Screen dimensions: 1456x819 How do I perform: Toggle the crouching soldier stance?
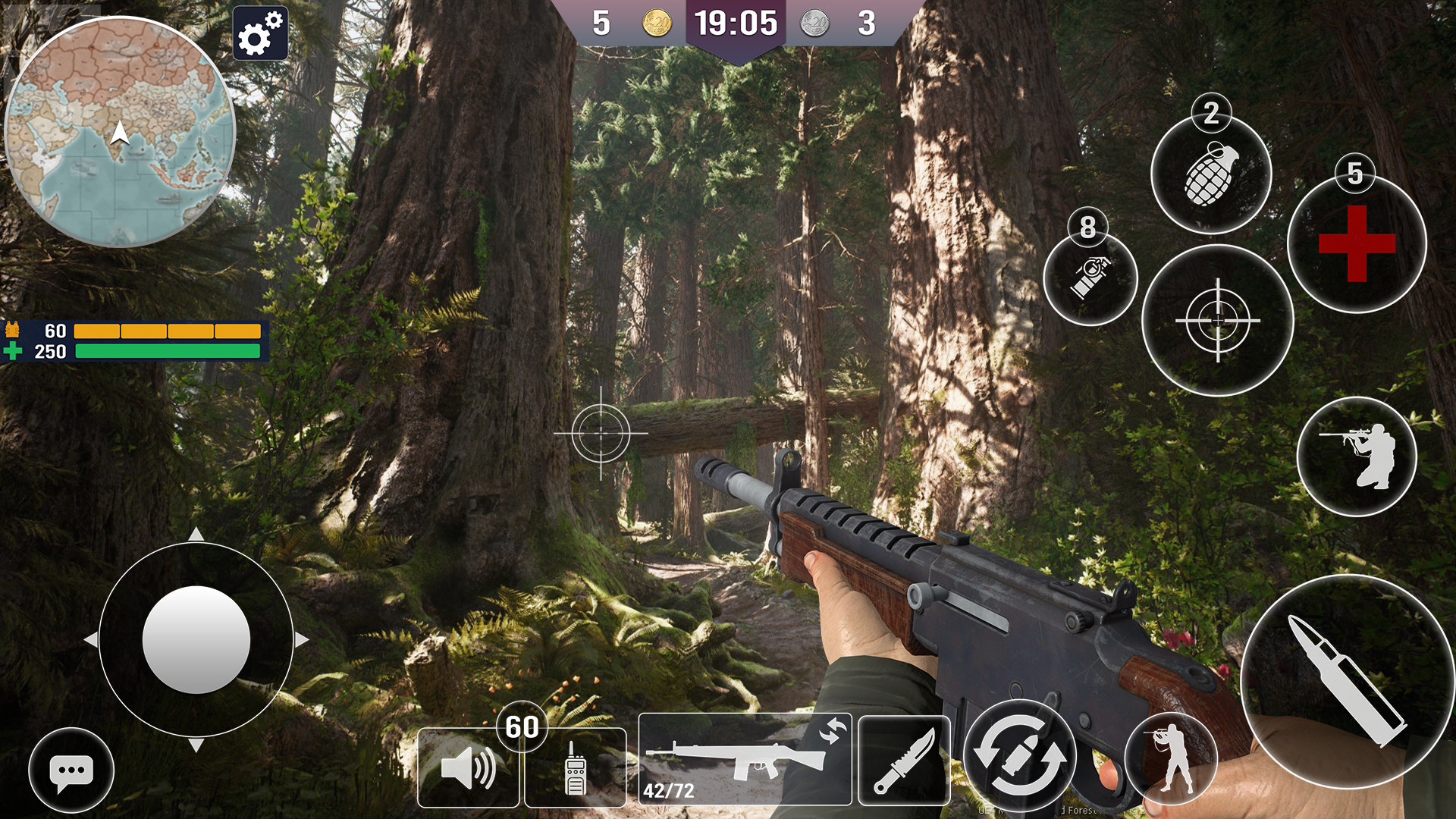[1357, 457]
